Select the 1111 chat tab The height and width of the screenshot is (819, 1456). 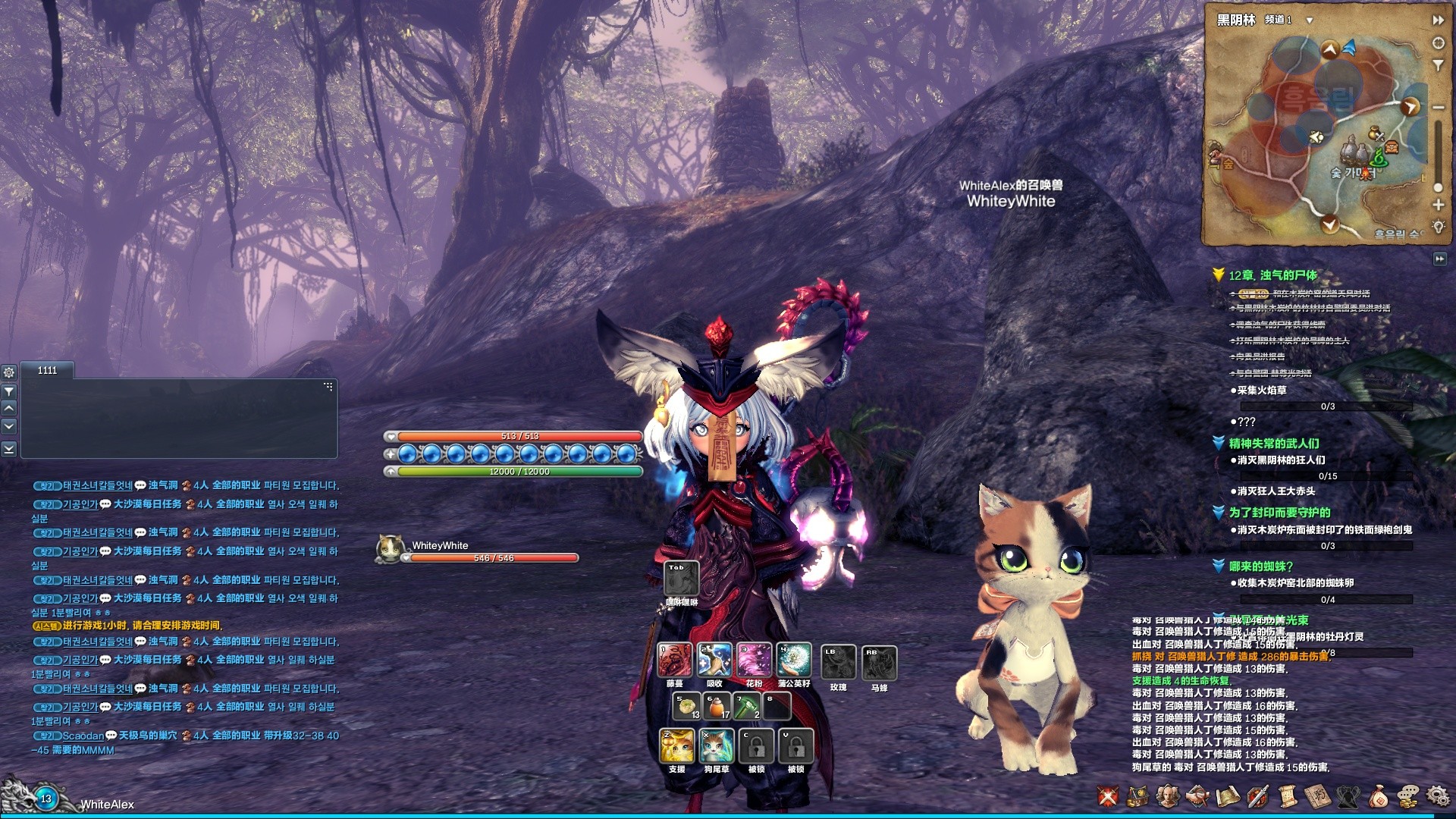point(47,370)
